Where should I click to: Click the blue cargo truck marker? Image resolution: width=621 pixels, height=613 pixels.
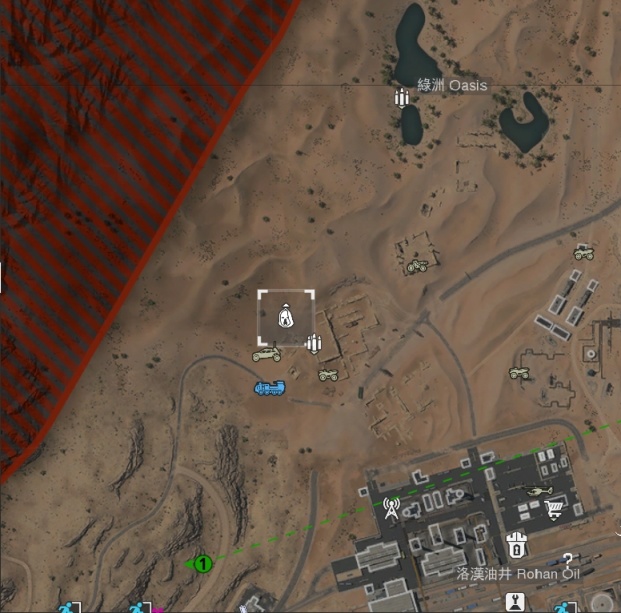tap(270, 388)
